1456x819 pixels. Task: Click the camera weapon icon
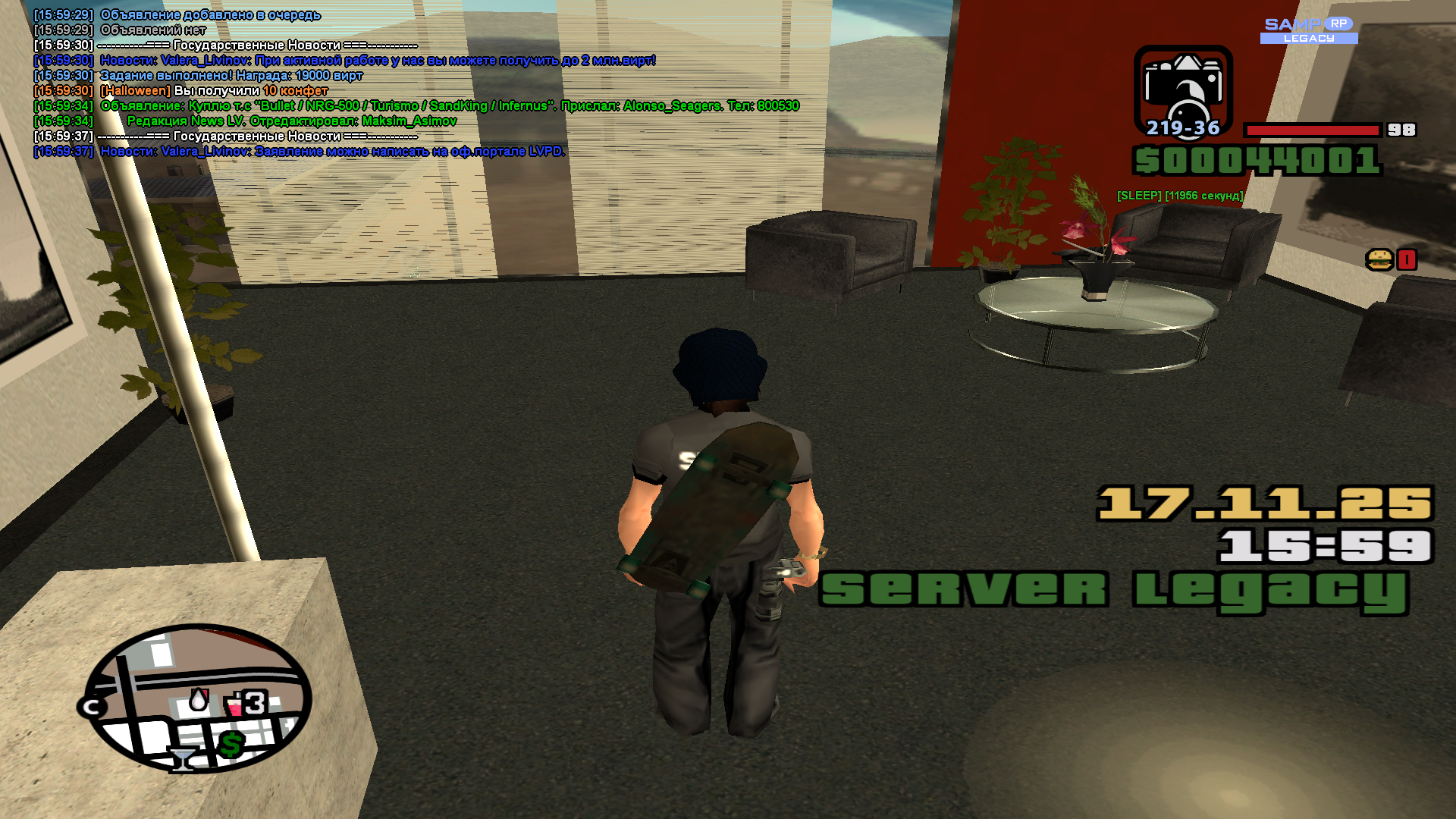click(1182, 86)
